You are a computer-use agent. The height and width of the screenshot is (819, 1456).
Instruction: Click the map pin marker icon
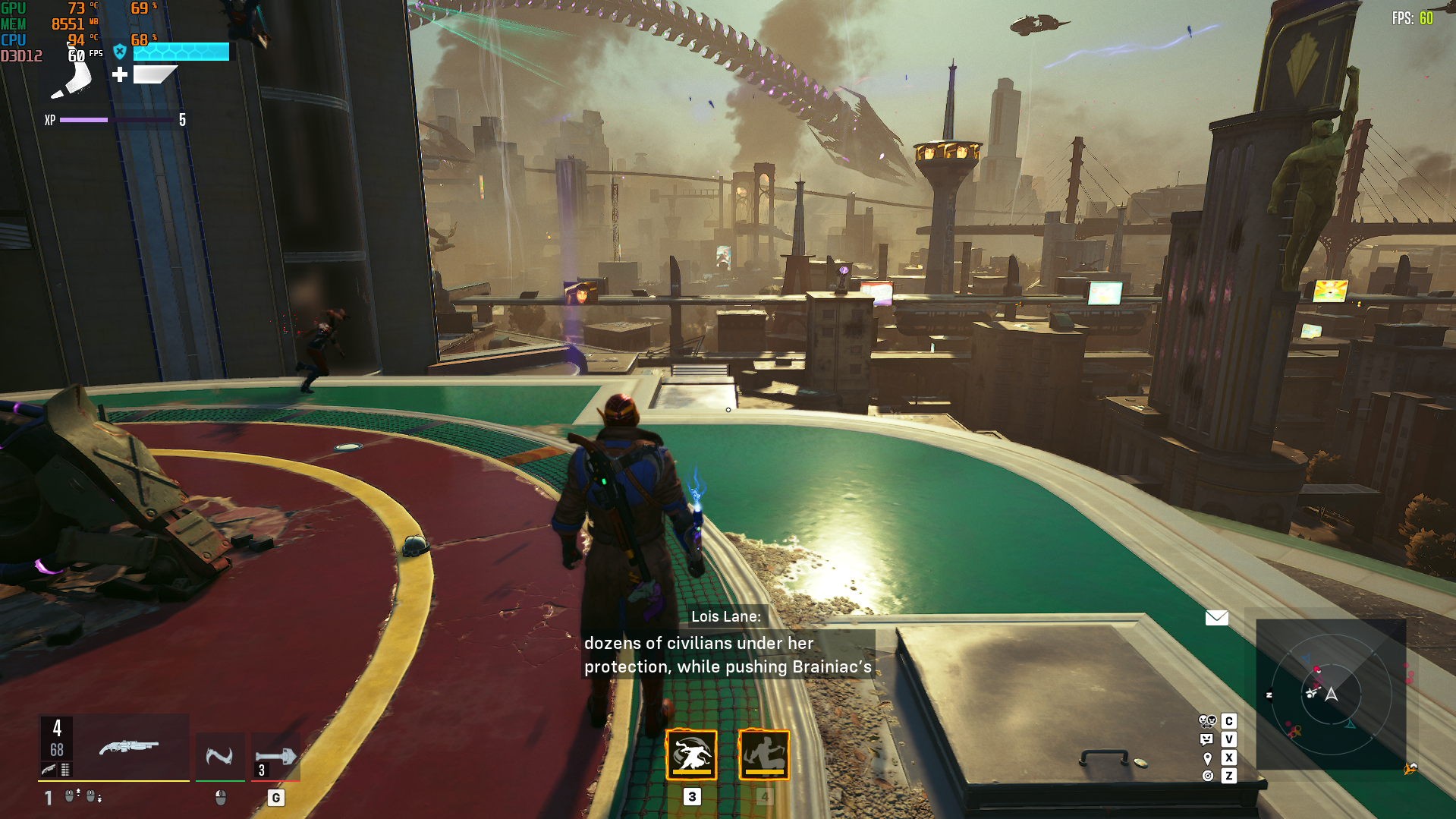click(1207, 758)
